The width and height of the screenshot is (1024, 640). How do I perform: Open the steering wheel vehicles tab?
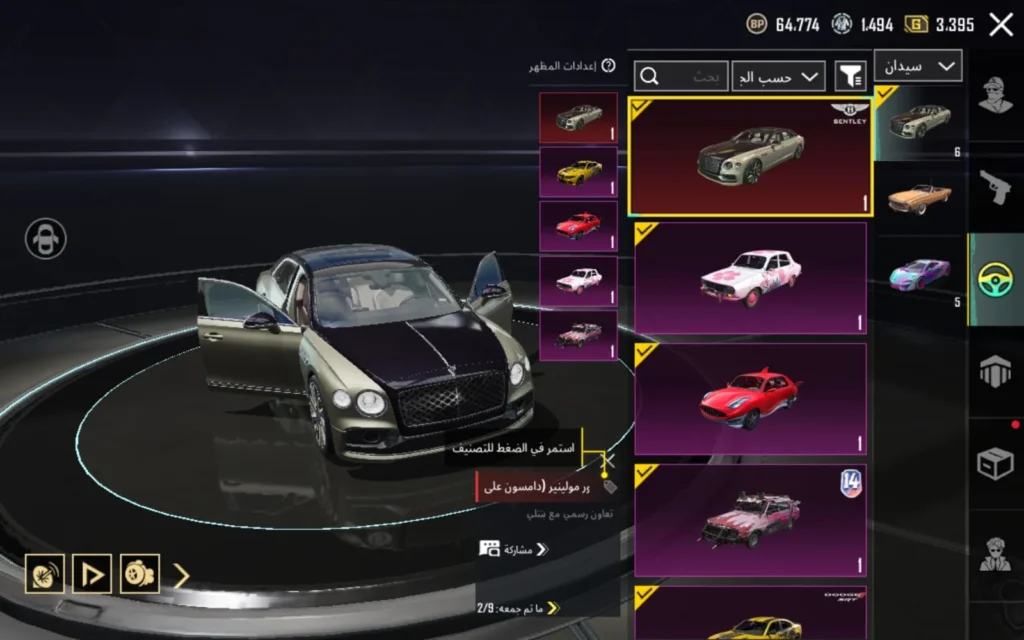[995, 280]
